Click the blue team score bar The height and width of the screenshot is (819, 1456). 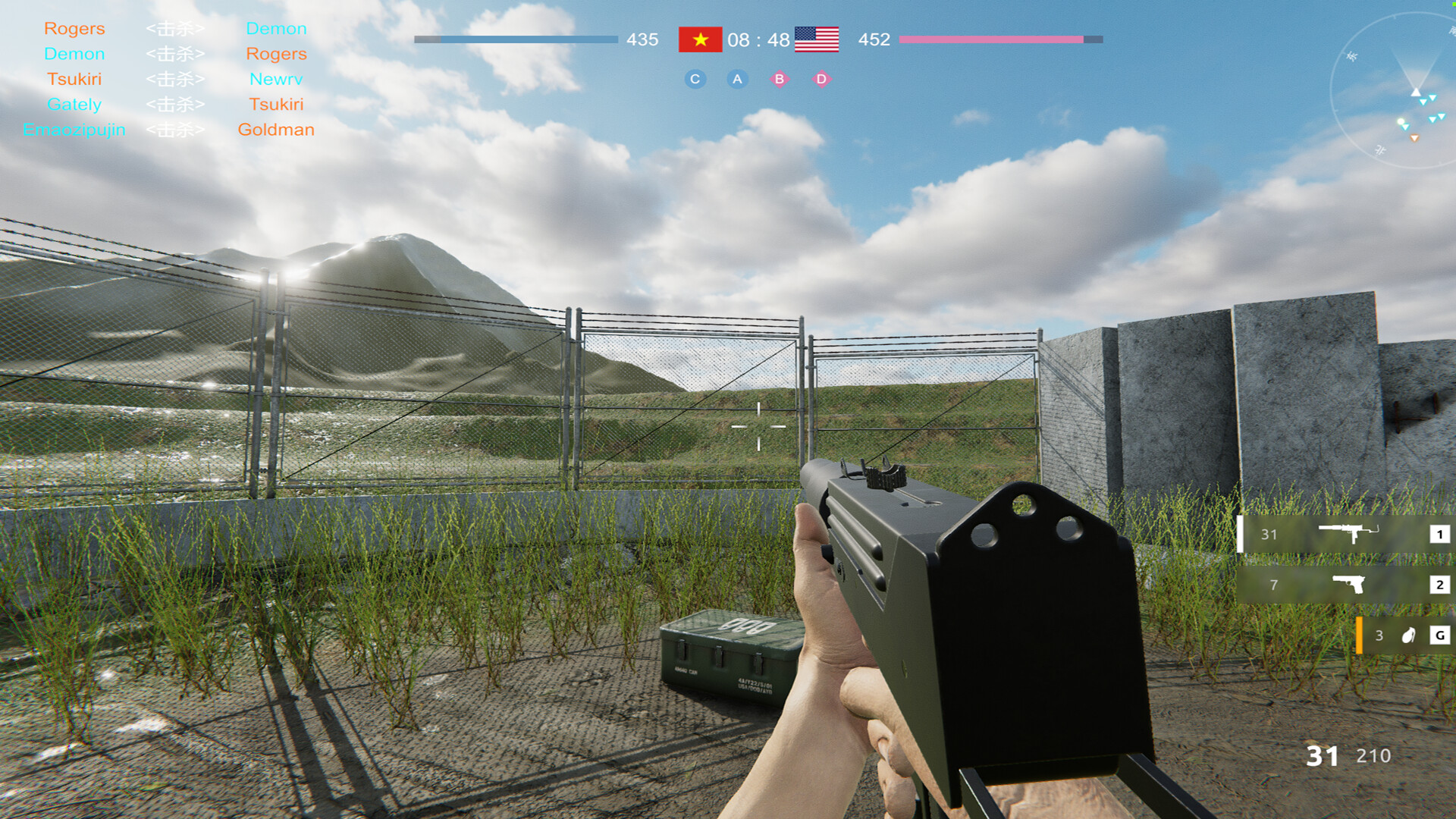pyautogui.click(x=516, y=40)
